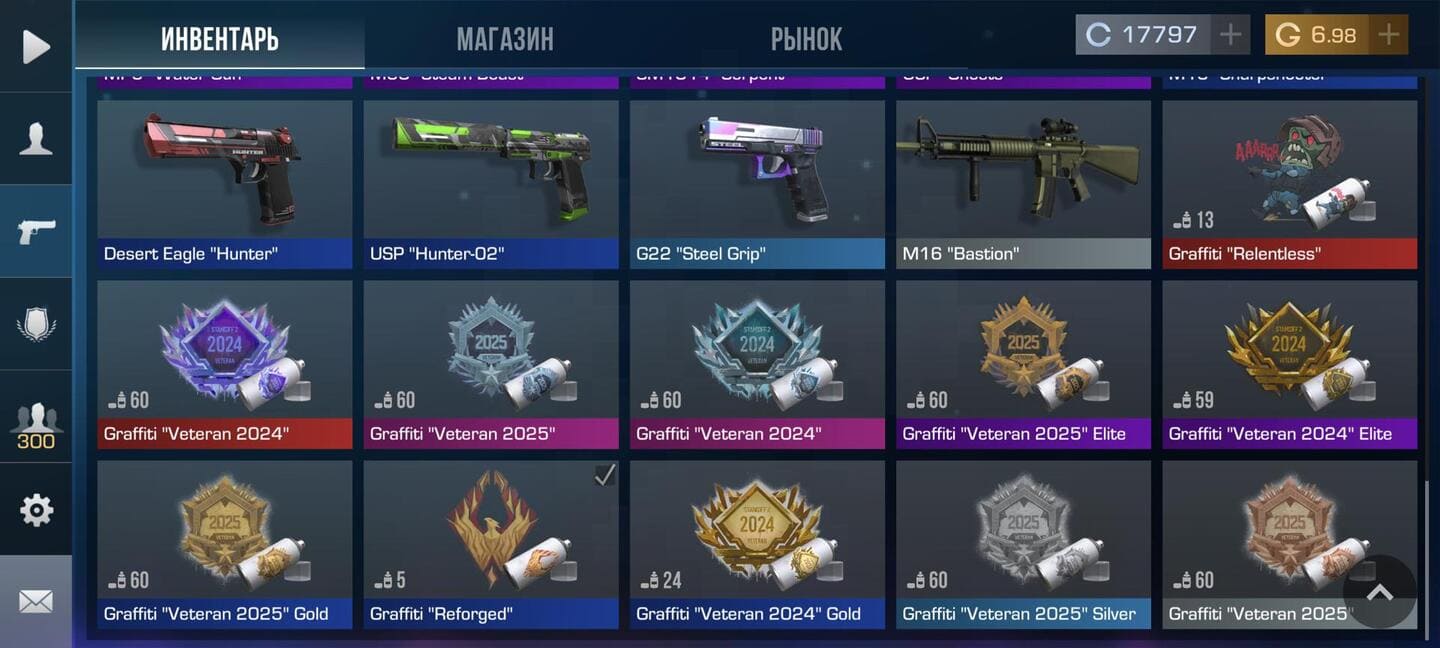Add more silver coins with the plus button
Viewport: 1440px width, 648px height.
[x=1230, y=35]
